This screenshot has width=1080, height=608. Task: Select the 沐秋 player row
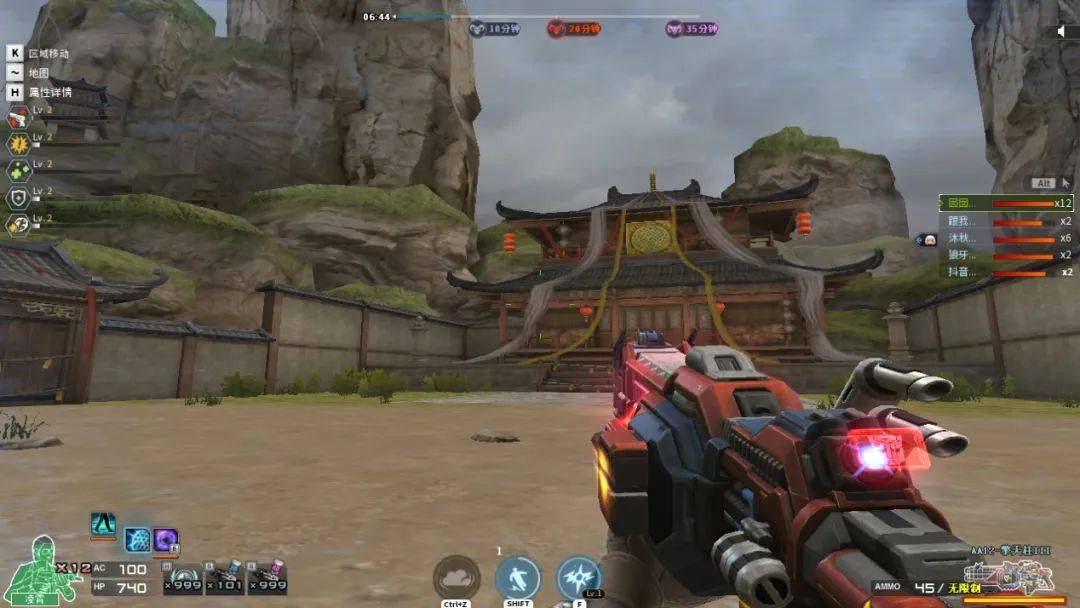[1005, 238]
